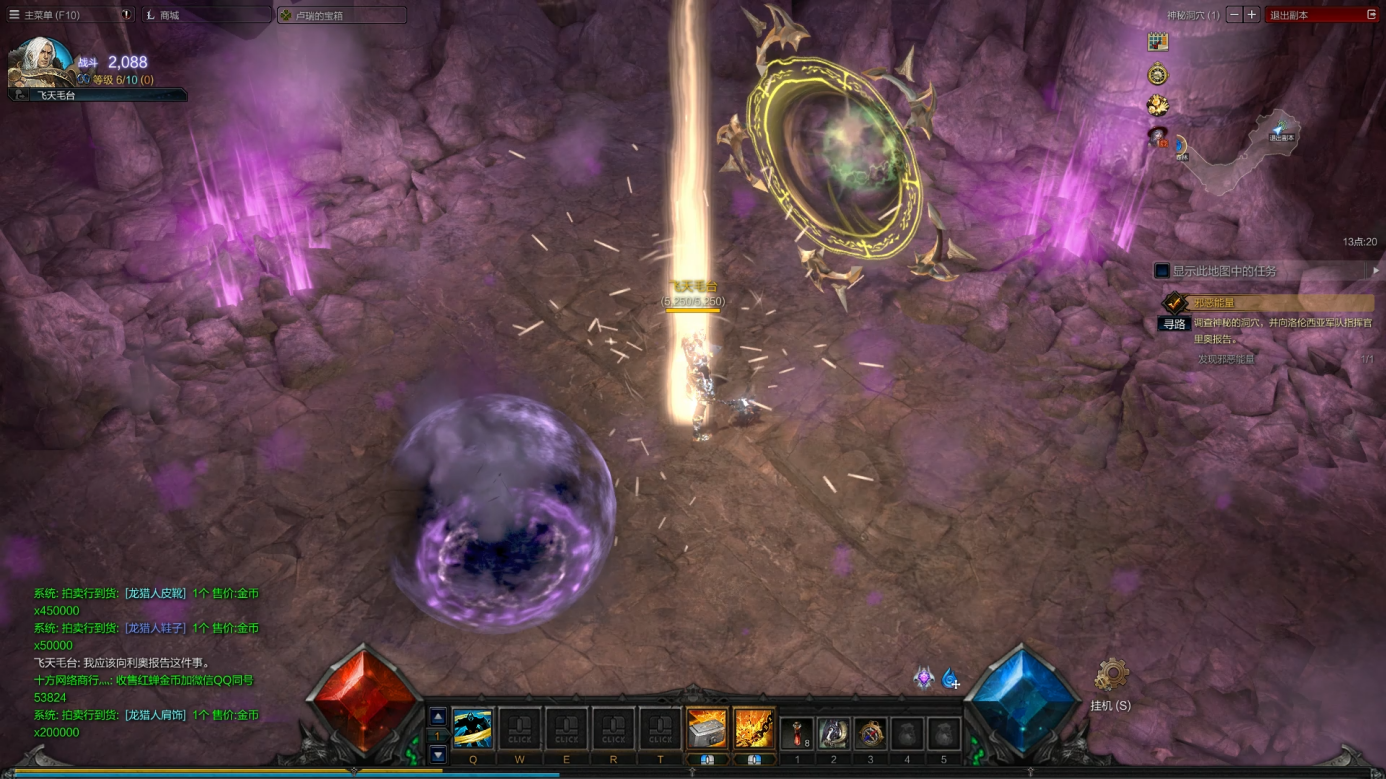
Task: Zoom out the minimap with minus button
Action: 1234,15
